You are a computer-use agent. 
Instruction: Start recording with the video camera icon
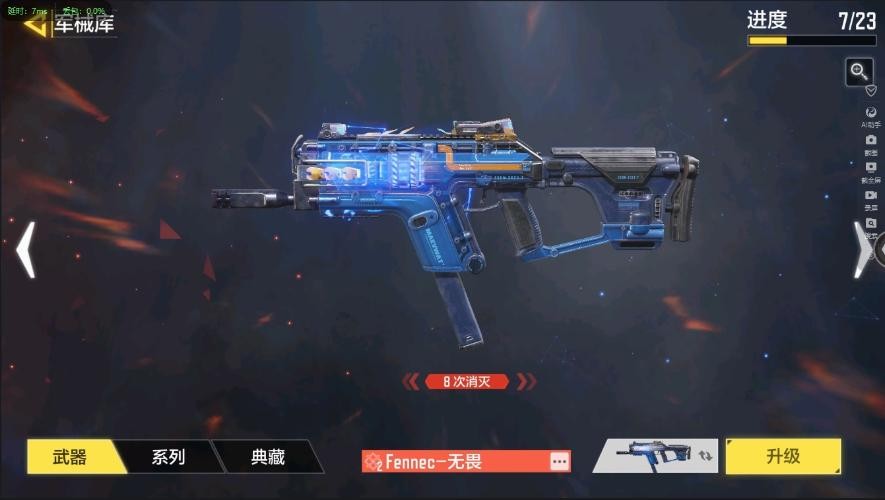pos(871,196)
